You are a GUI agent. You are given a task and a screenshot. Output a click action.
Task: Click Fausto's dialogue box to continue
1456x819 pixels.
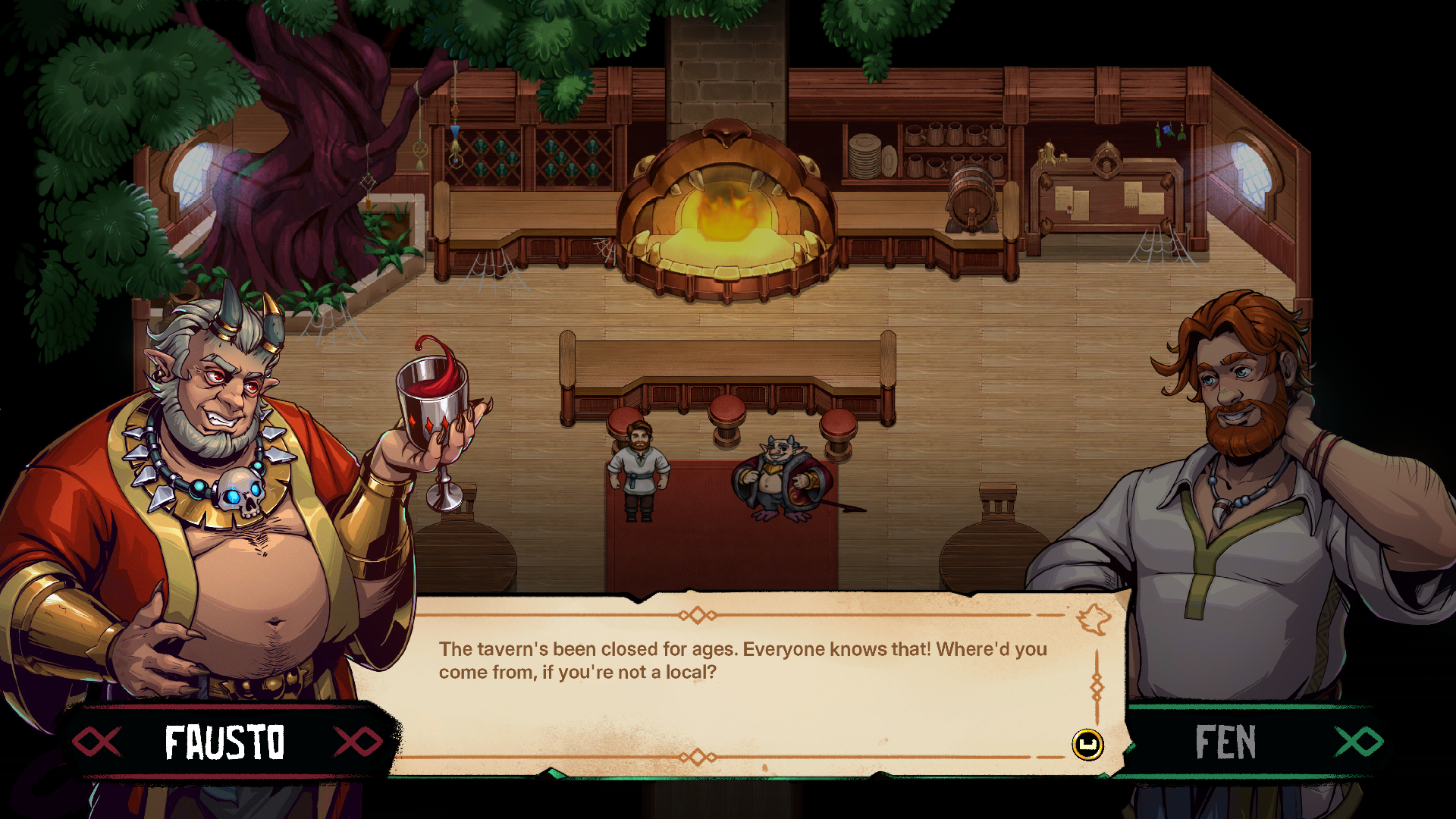751,682
